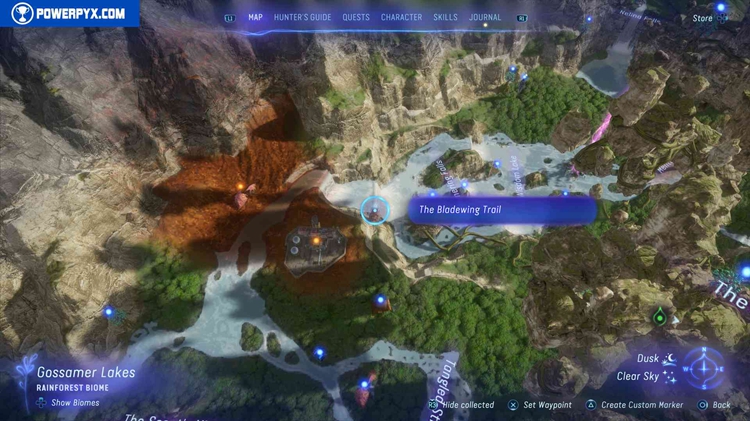
Task: Switch to the Hunter's Guide tab
Action: [x=303, y=17]
